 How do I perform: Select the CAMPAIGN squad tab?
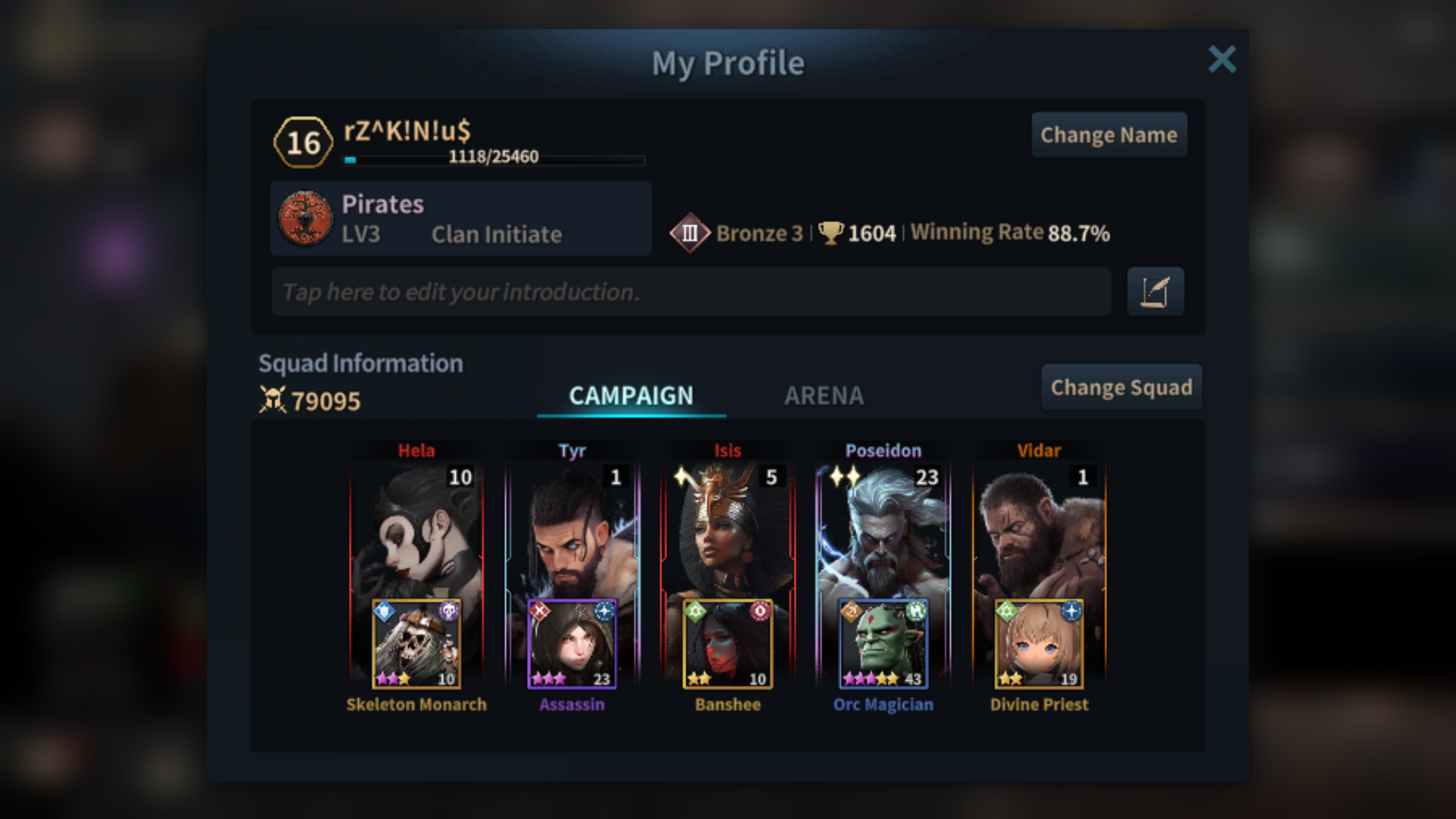point(631,395)
